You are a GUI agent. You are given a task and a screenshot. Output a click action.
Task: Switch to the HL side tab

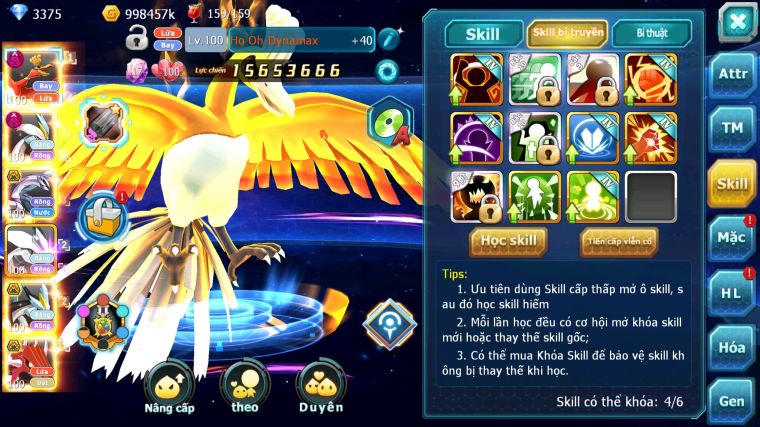pyautogui.click(x=732, y=292)
